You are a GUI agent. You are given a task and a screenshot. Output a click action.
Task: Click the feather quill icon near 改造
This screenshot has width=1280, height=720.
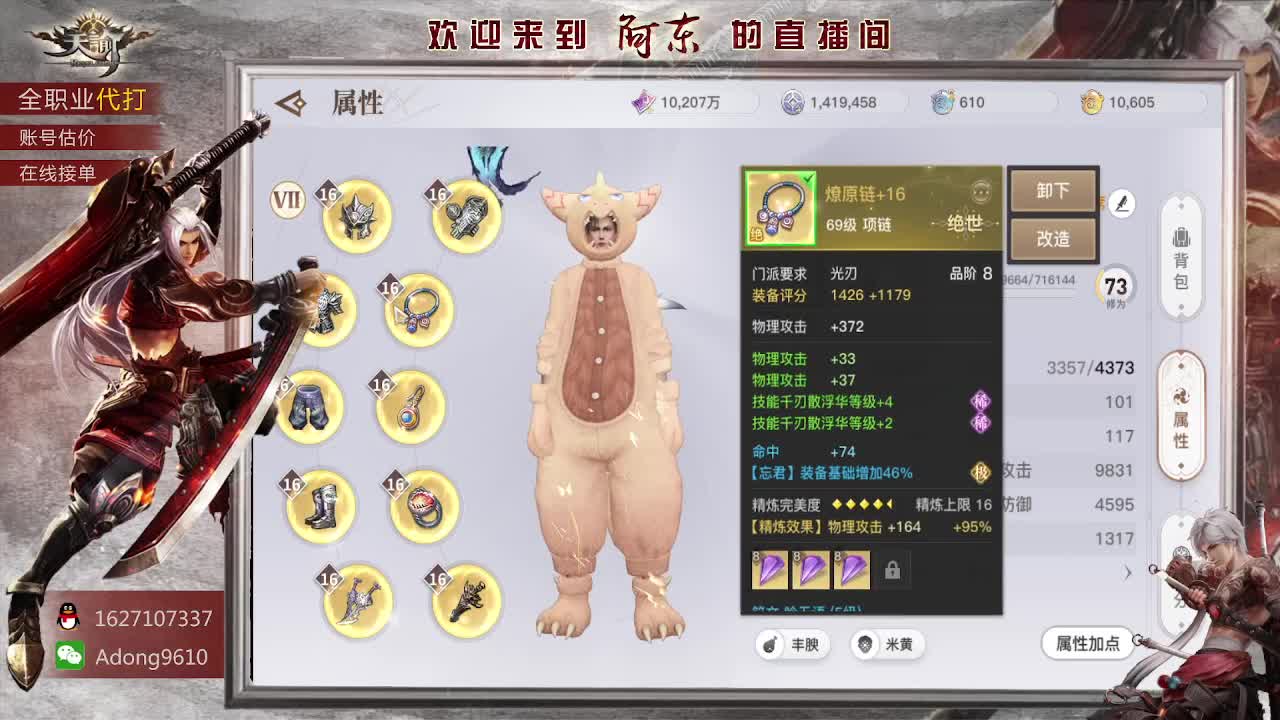1122,203
